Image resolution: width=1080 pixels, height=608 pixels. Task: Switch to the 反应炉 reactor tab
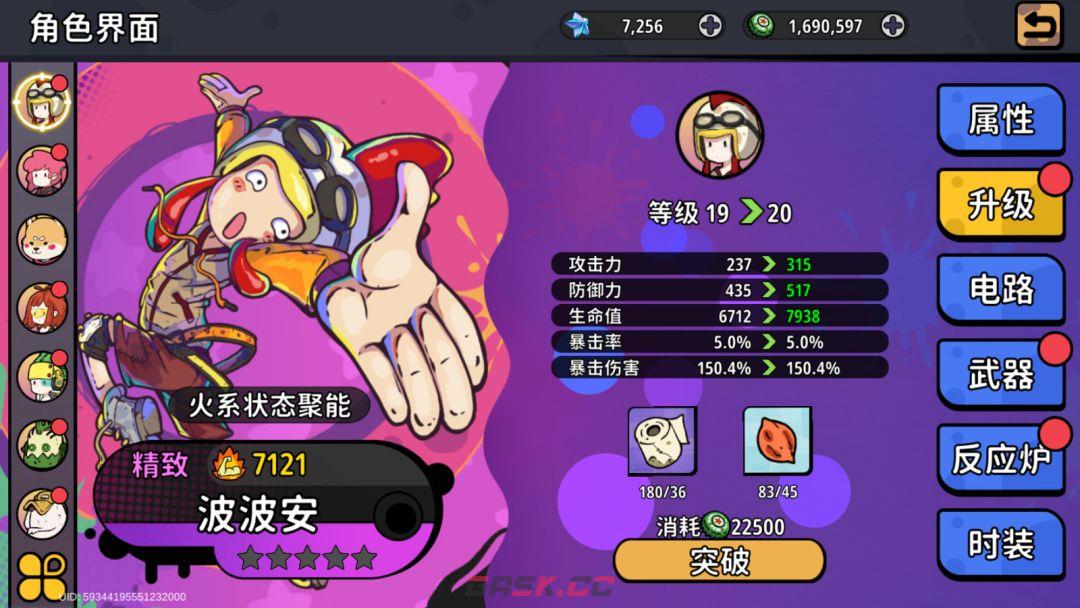pyautogui.click(x=1000, y=460)
